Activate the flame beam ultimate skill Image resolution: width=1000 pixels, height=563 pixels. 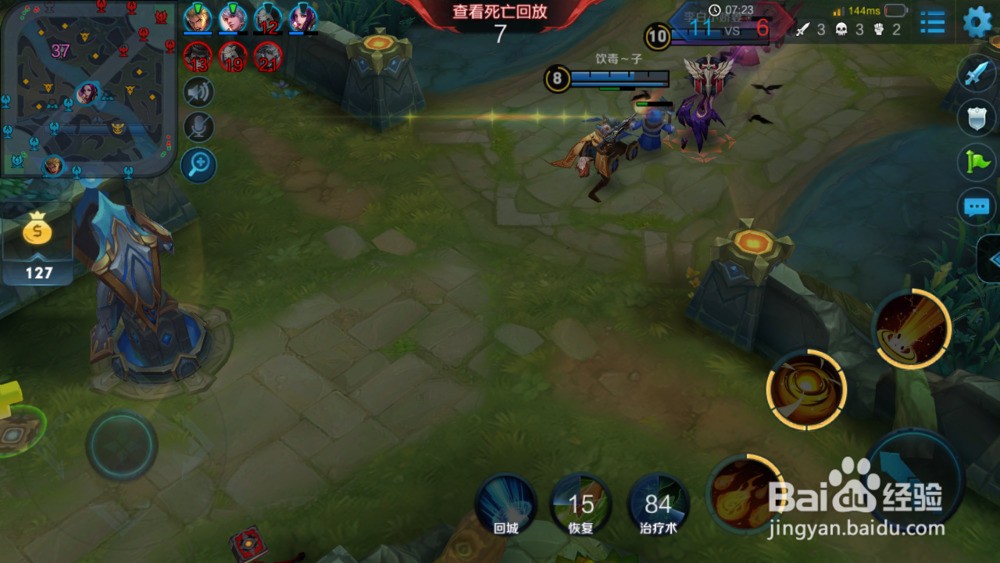click(911, 329)
